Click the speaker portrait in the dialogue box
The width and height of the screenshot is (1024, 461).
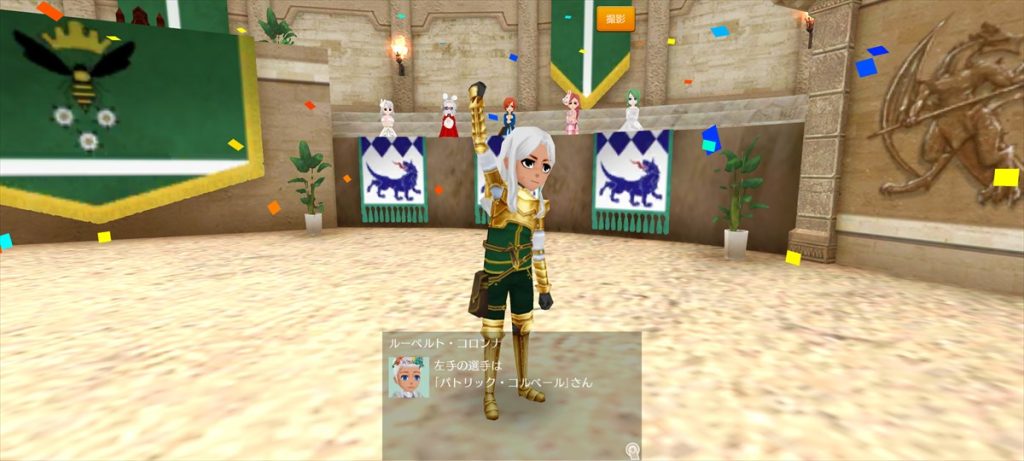click(x=408, y=377)
